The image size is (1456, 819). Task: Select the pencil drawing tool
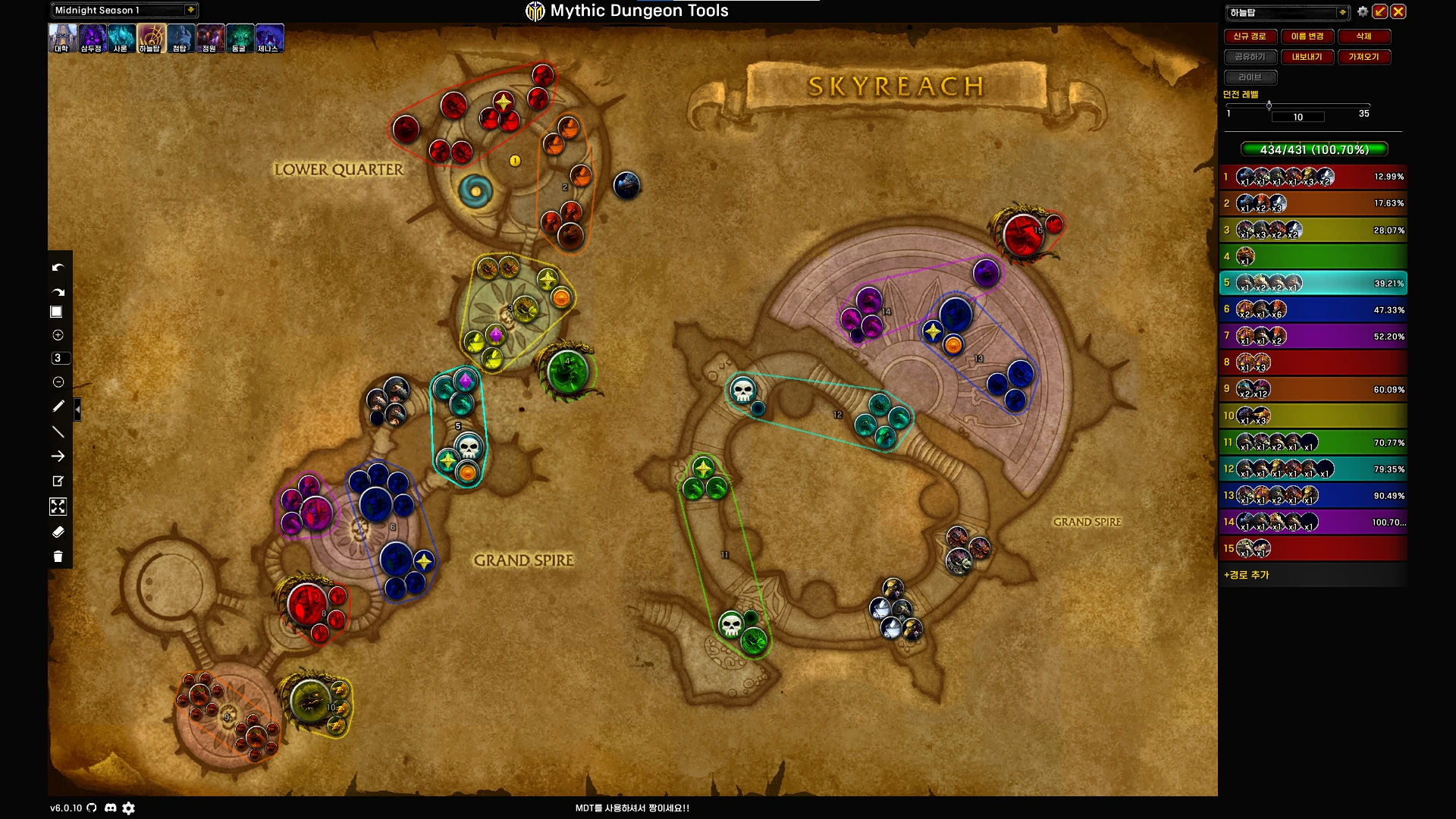pyautogui.click(x=58, y=406)
